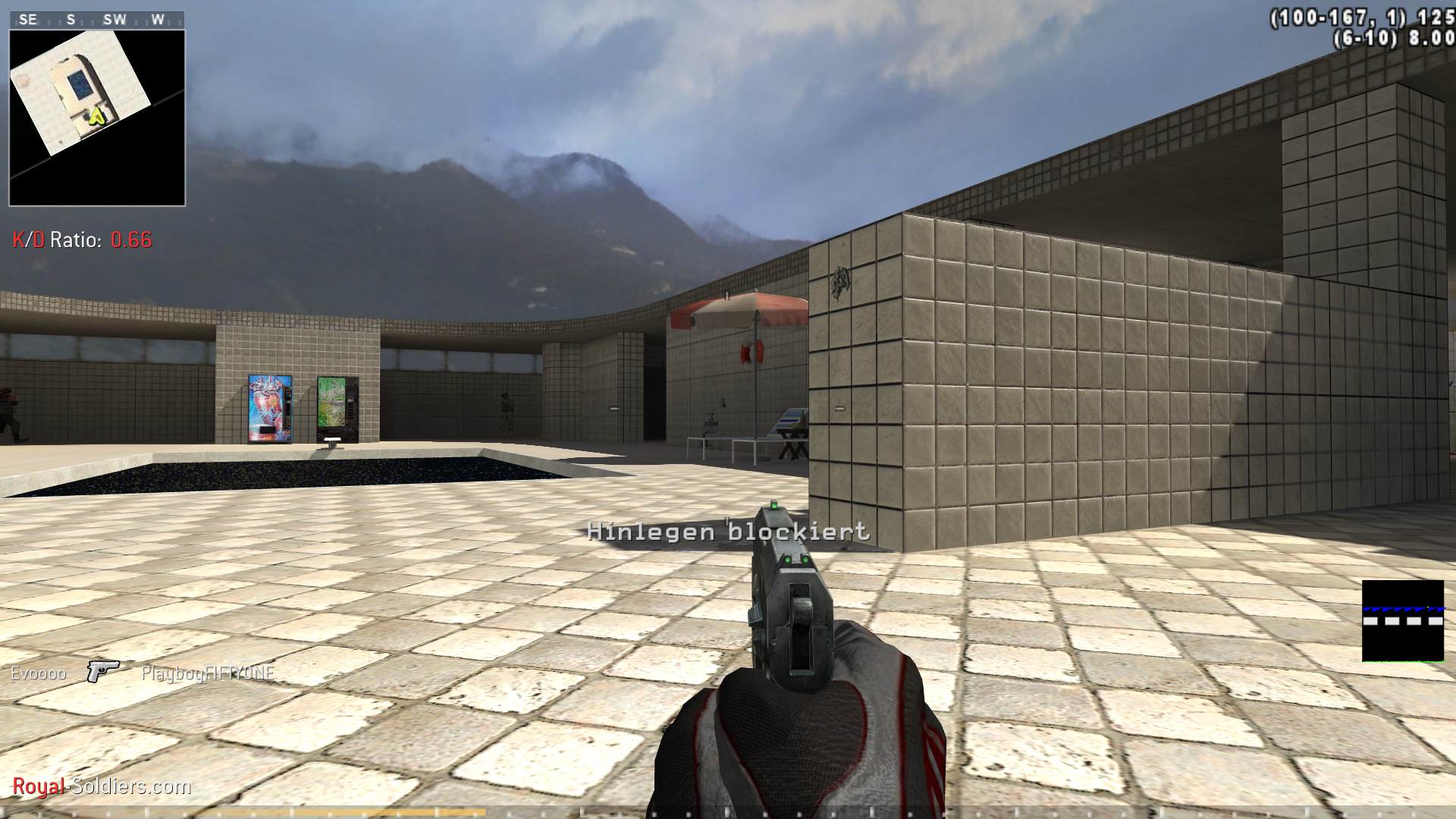Collapse the compass strip above the minimap
The height and width of the screenshot is (819, 1456).
pos(95,20)
